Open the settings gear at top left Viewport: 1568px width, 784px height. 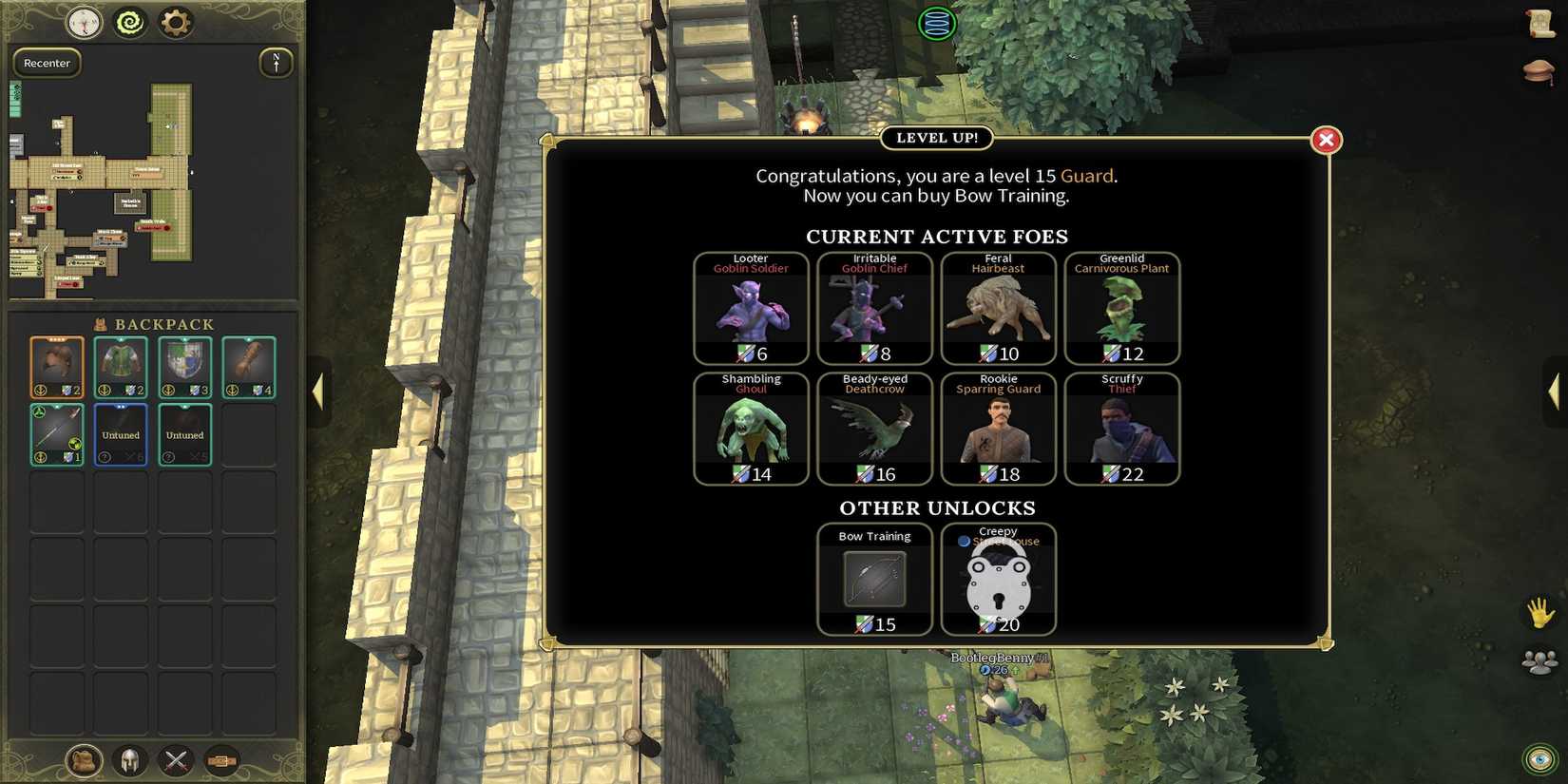pyautogui.click(x=177, y=23)
